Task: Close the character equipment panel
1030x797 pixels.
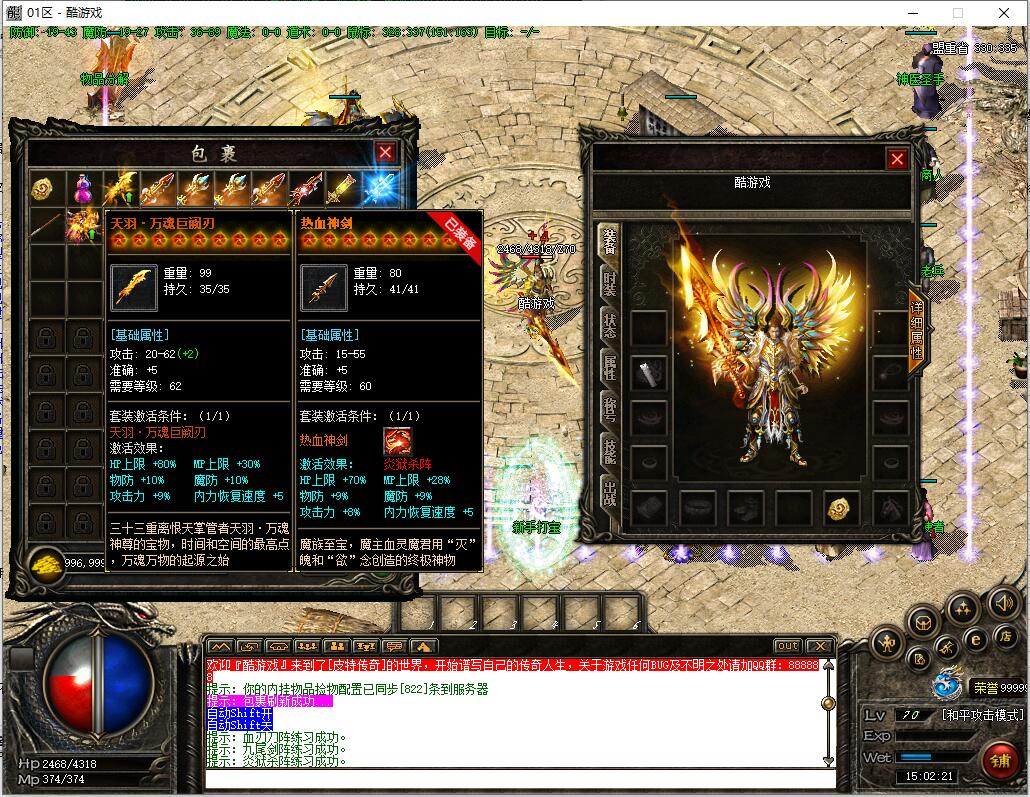Action: click(897, 159)
